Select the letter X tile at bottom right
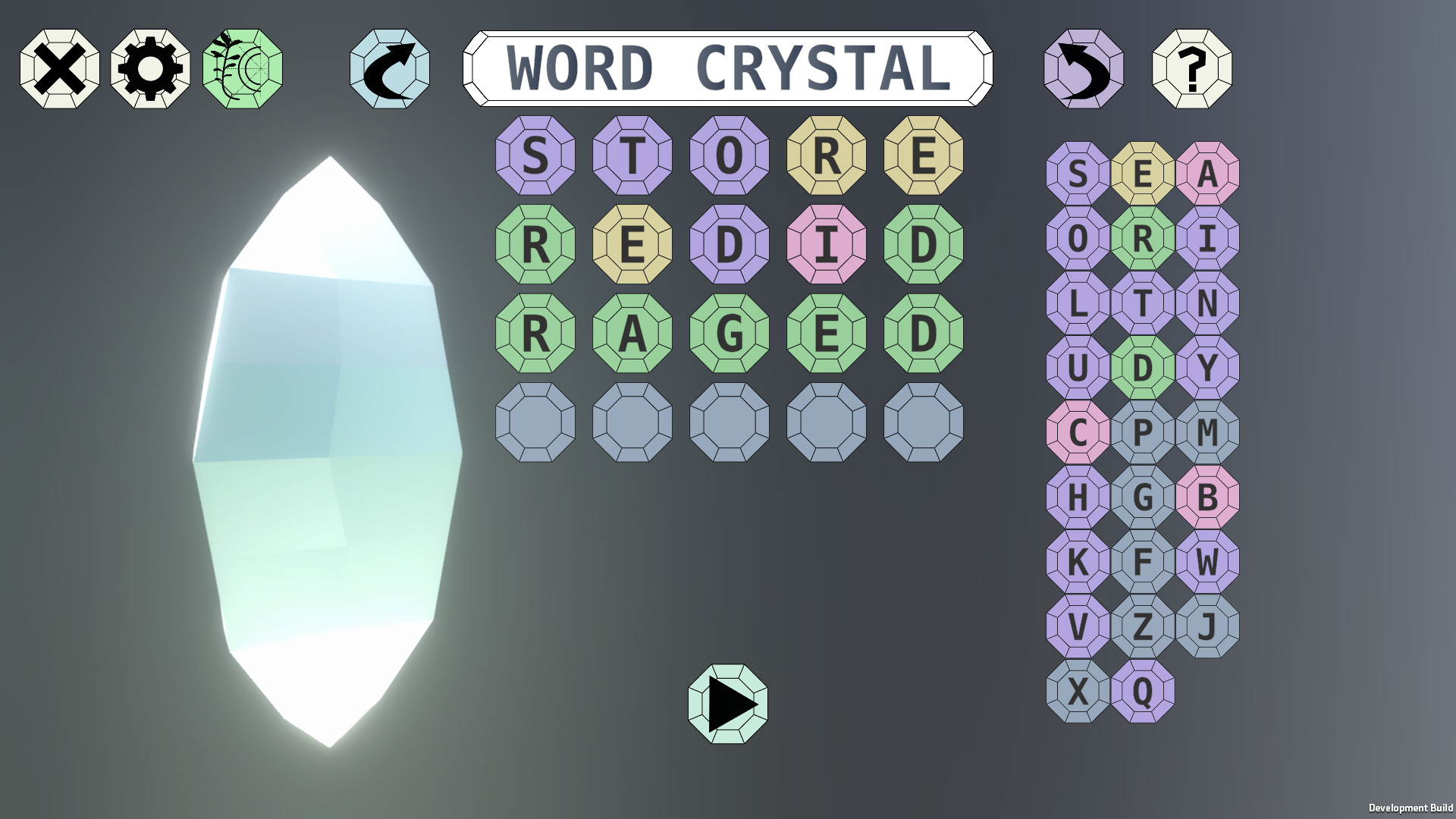1456x819 pixels. click(x=1076, y=692)
